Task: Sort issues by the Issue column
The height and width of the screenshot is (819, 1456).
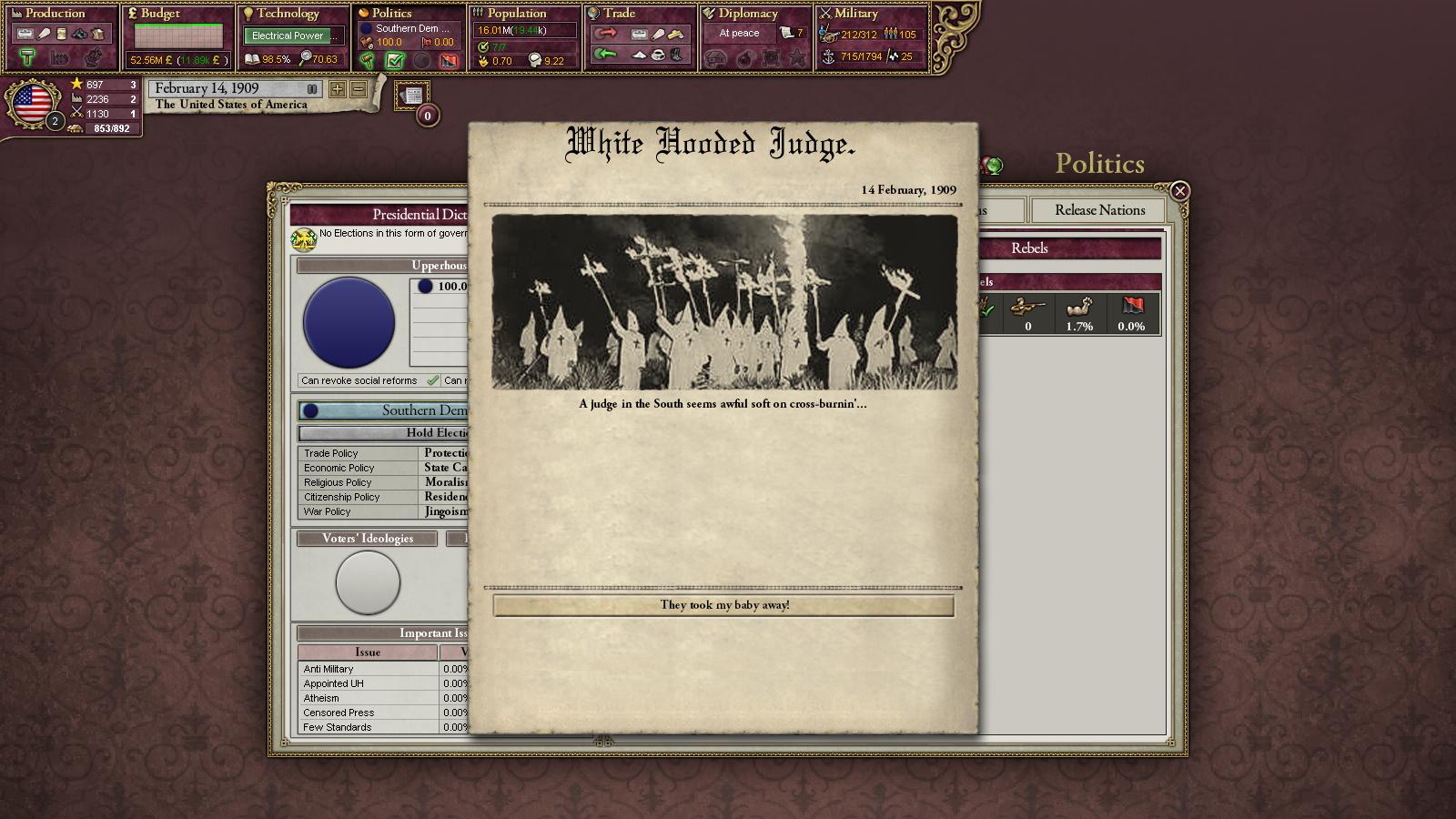Action: (368, 652)
